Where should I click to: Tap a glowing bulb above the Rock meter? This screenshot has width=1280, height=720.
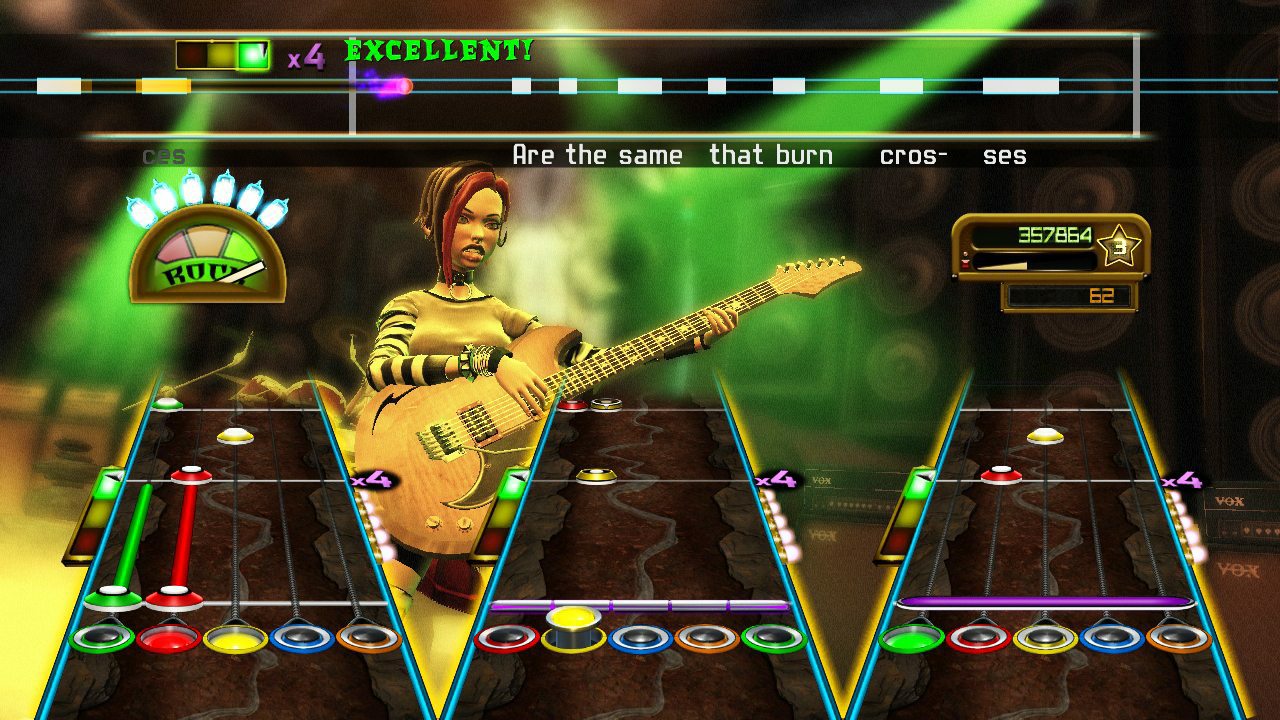click(x=195, y=192)
